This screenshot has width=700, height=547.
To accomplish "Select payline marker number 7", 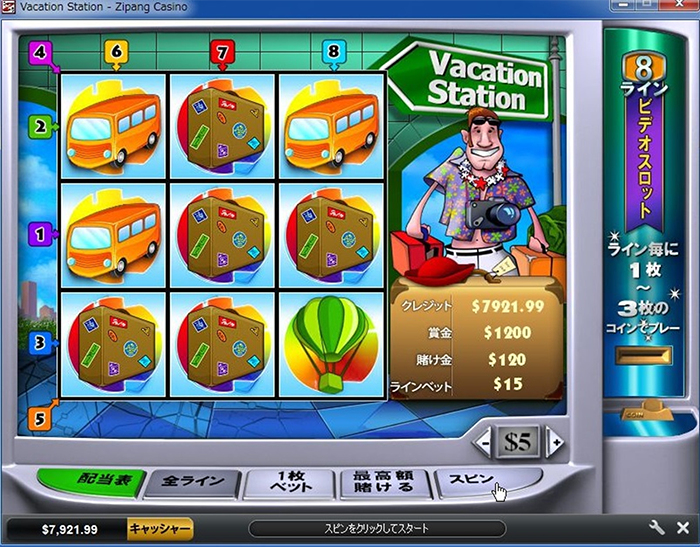I will pos(222,51).
